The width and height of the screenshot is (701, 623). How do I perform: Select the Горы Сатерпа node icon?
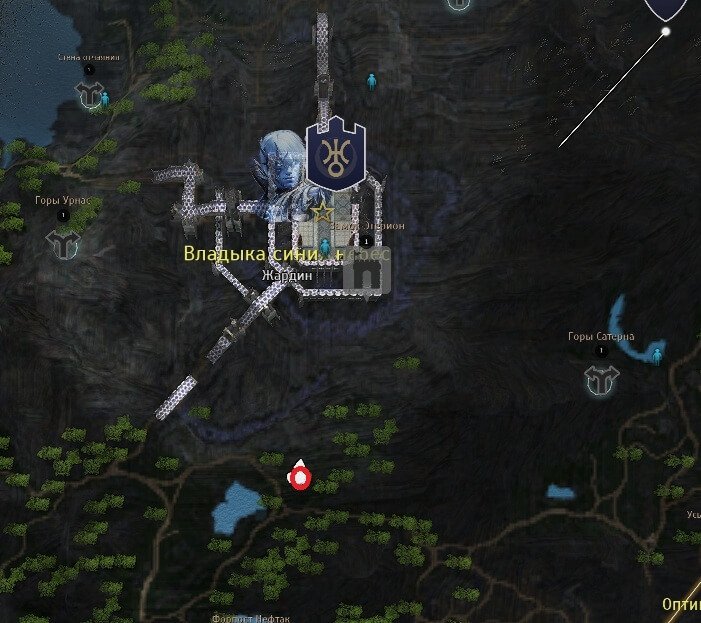602,378
